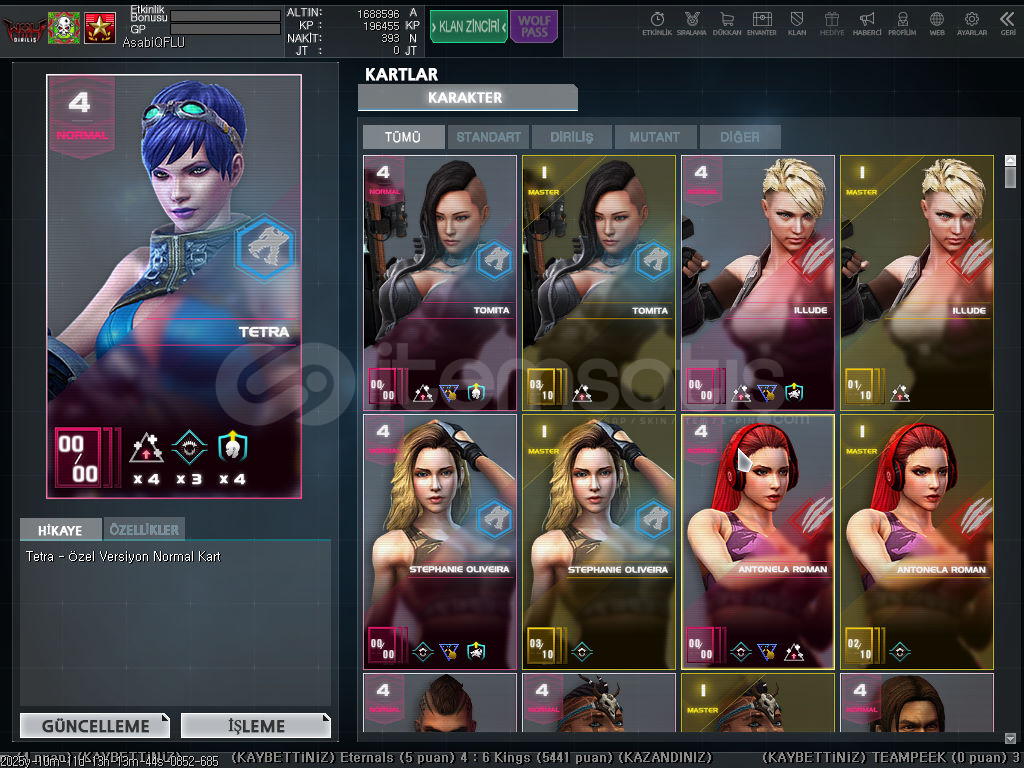The height and width of the screenshot is (768, 1024).
Task: Click the Güncelleme button
Action: pyautogui.click(x=95, y=726)
